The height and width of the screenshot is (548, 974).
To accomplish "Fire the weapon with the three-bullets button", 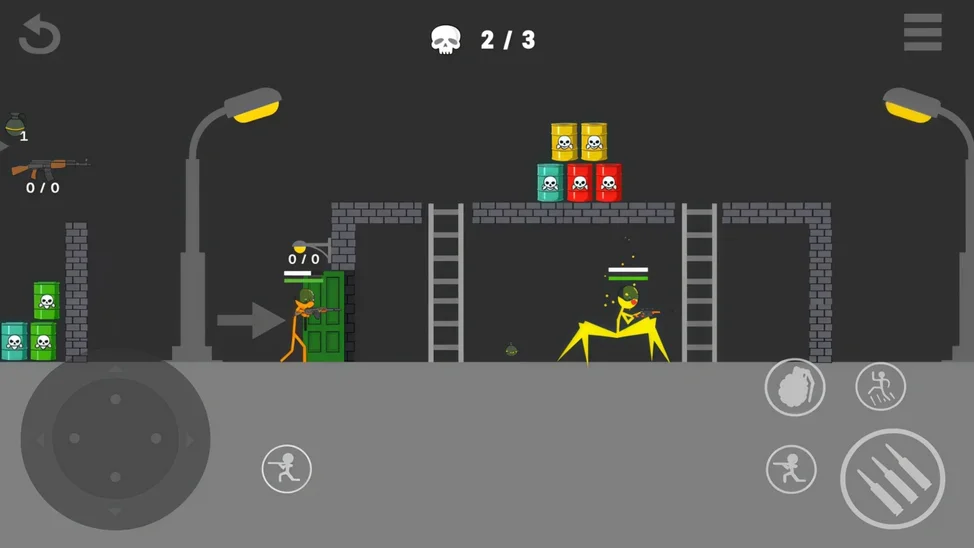I will (892, 479).
